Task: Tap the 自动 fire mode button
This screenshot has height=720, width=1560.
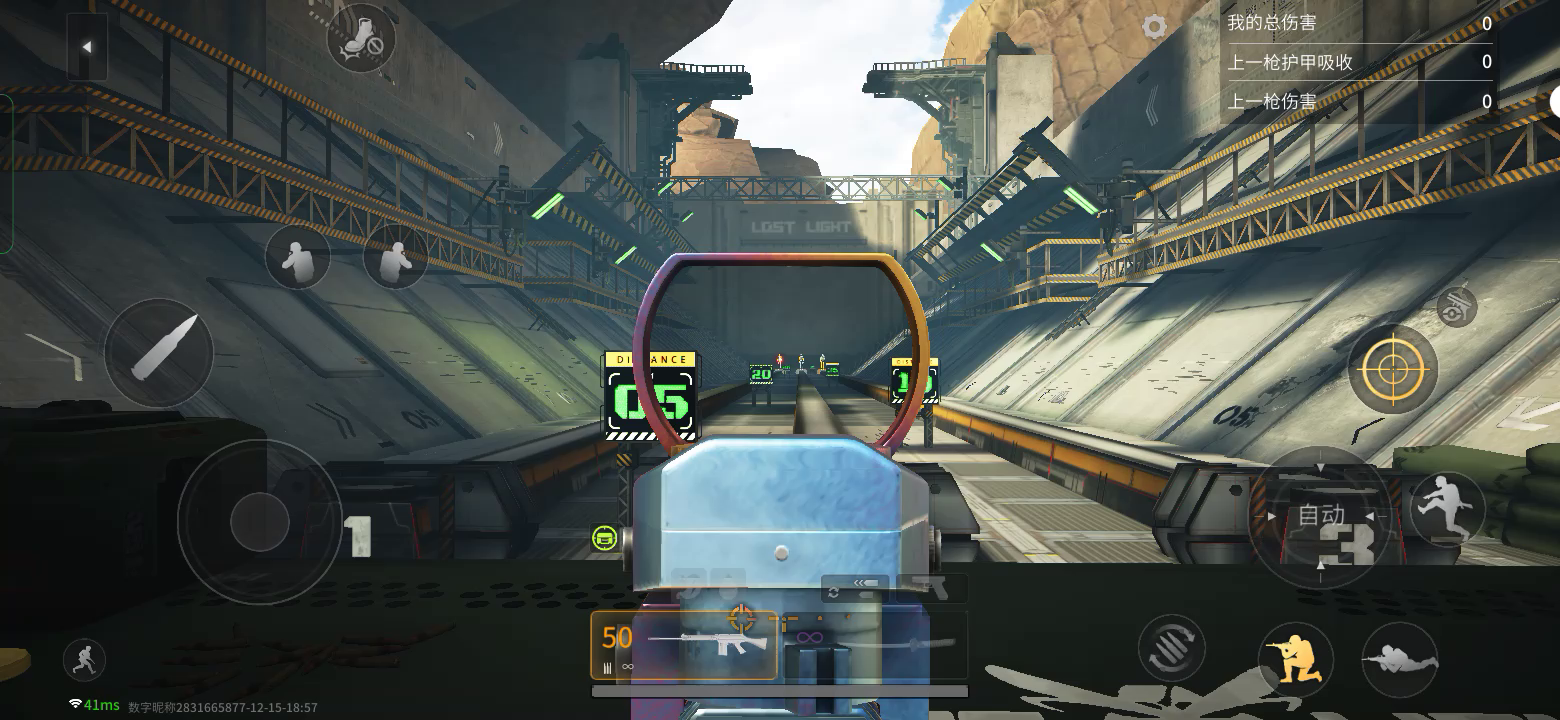Action: (1320, 516)
